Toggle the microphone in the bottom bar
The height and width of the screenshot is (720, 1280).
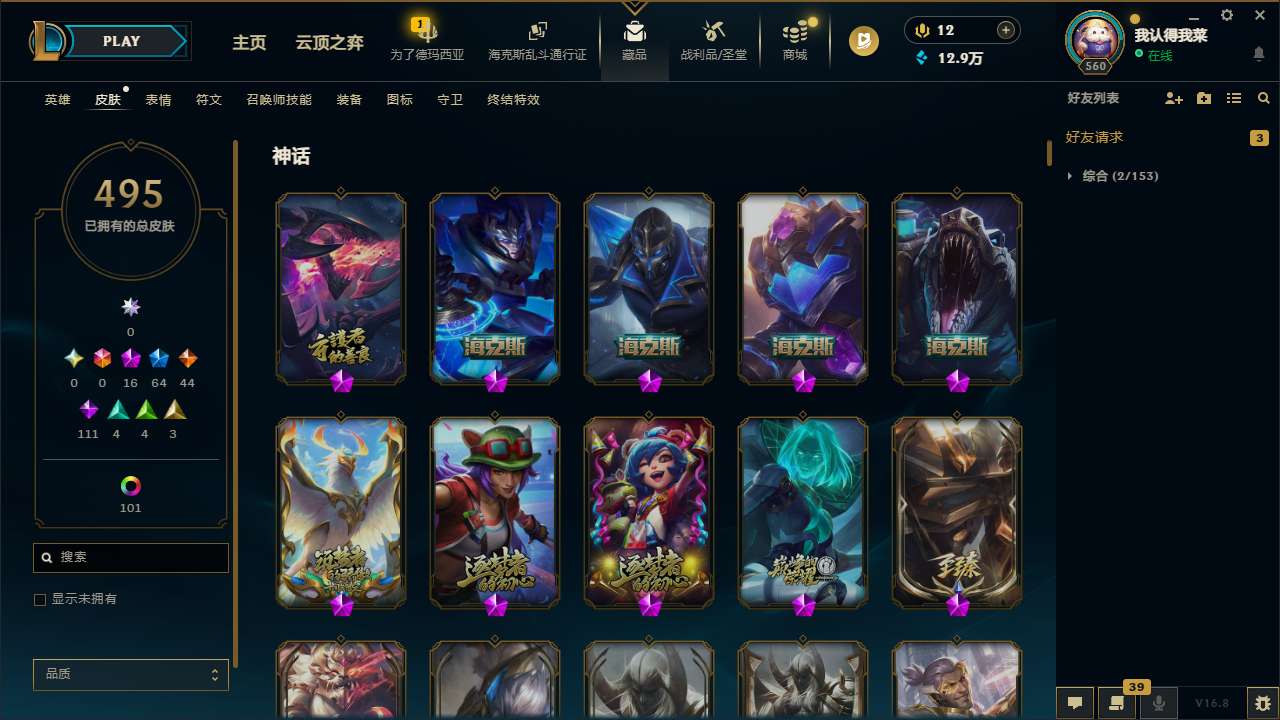(1159, 703)
